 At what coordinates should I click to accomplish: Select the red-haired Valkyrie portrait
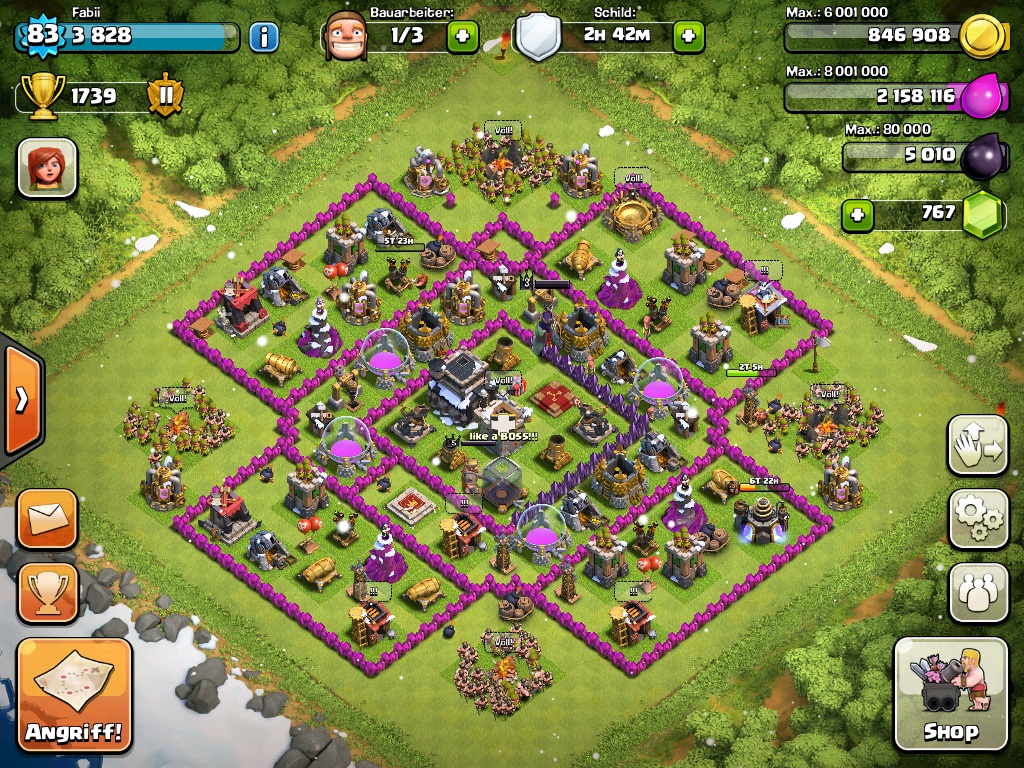(47, 167)
